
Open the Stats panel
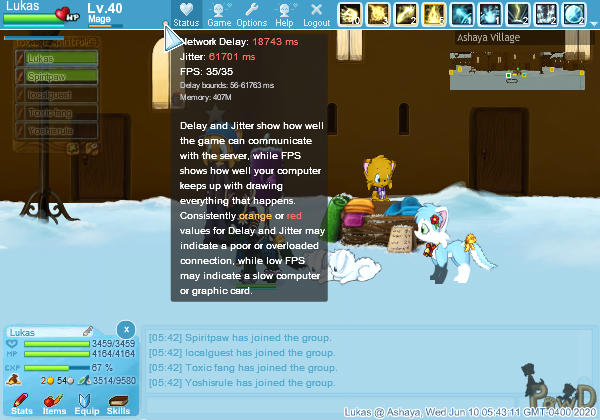click(x=22, y=401)
